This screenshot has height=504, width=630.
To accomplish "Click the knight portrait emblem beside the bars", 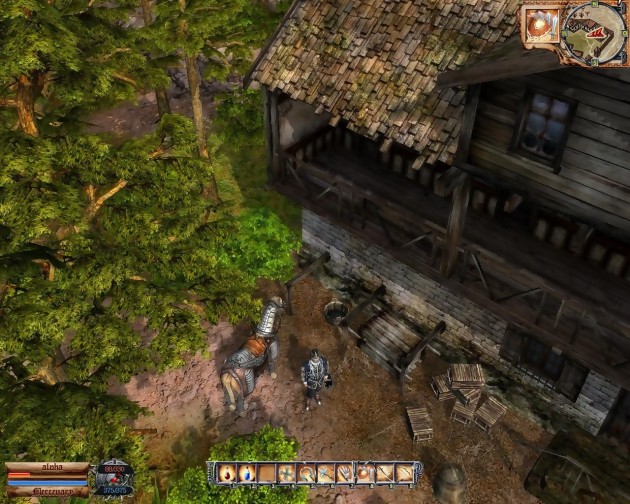I will pyautogui.click(x=115, y=478).
